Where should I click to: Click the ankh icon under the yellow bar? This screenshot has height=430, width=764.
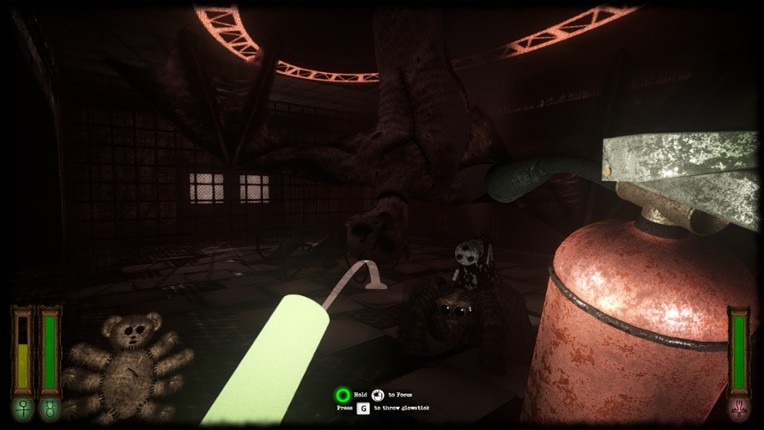tap(22, 408)
